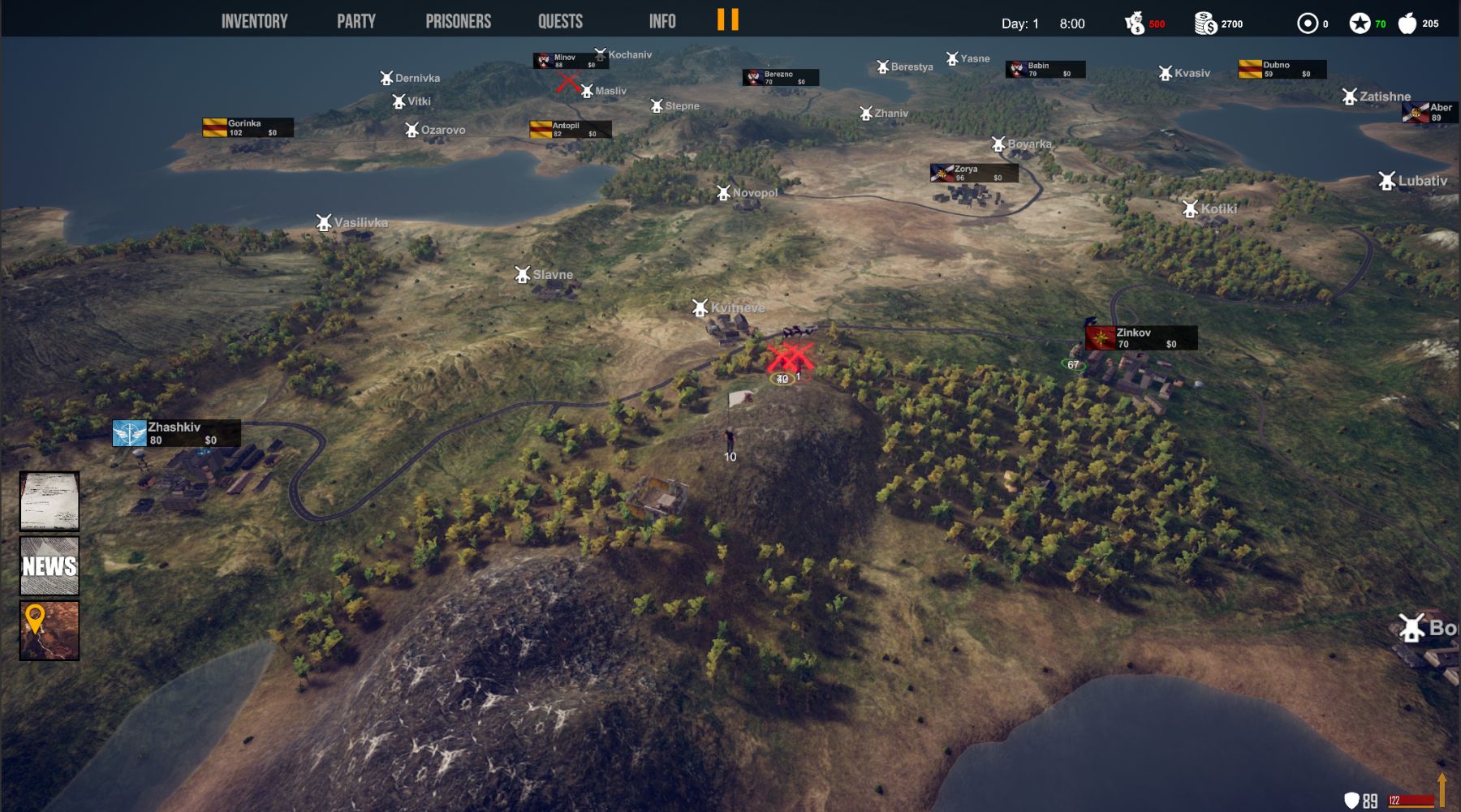The image size is (1461, 812).
Task: Select the Minov town label
Action: [x=570, y=61]
